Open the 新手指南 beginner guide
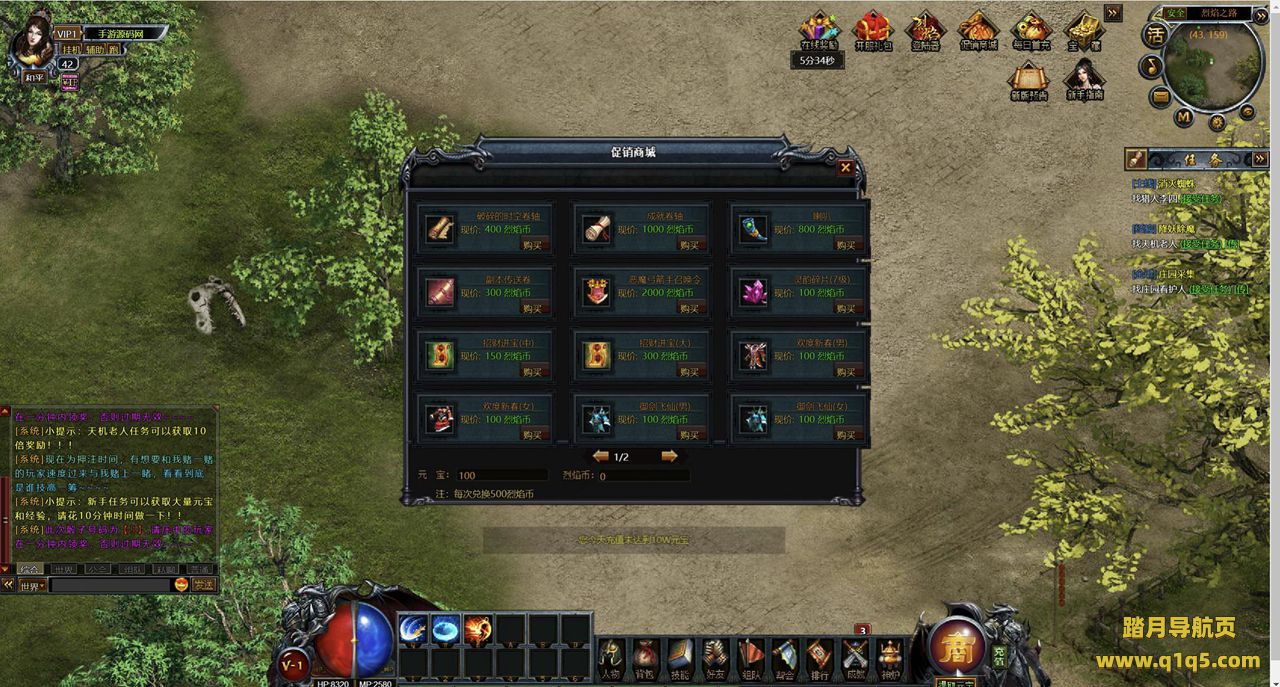 click(1084, 80)
